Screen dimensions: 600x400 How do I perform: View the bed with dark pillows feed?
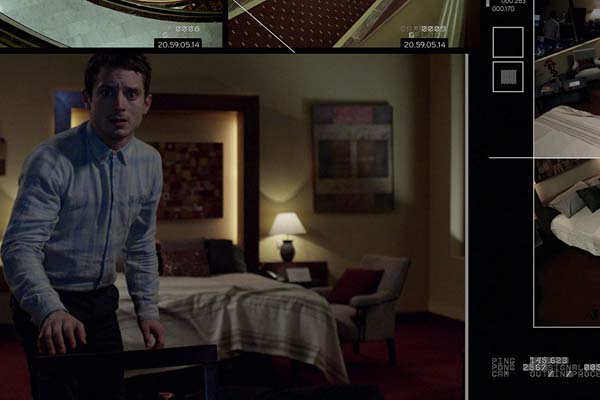pos(567,240)
